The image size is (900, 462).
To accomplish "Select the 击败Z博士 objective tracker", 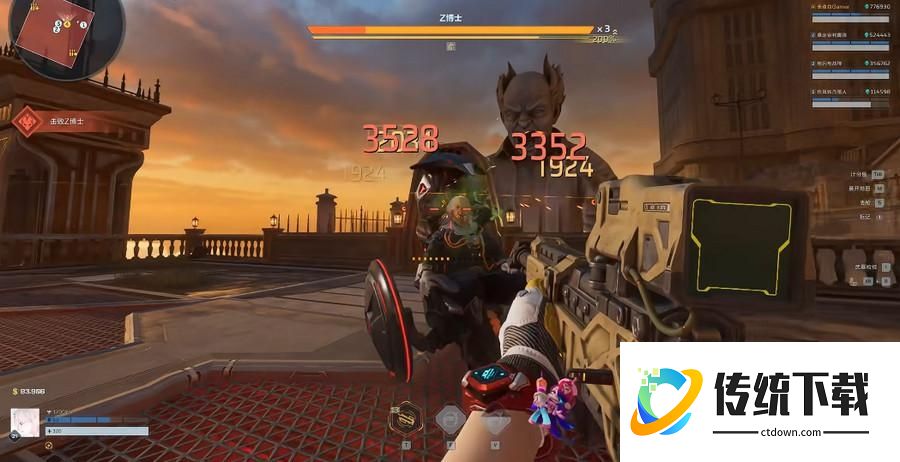I will tap(55, 121).
